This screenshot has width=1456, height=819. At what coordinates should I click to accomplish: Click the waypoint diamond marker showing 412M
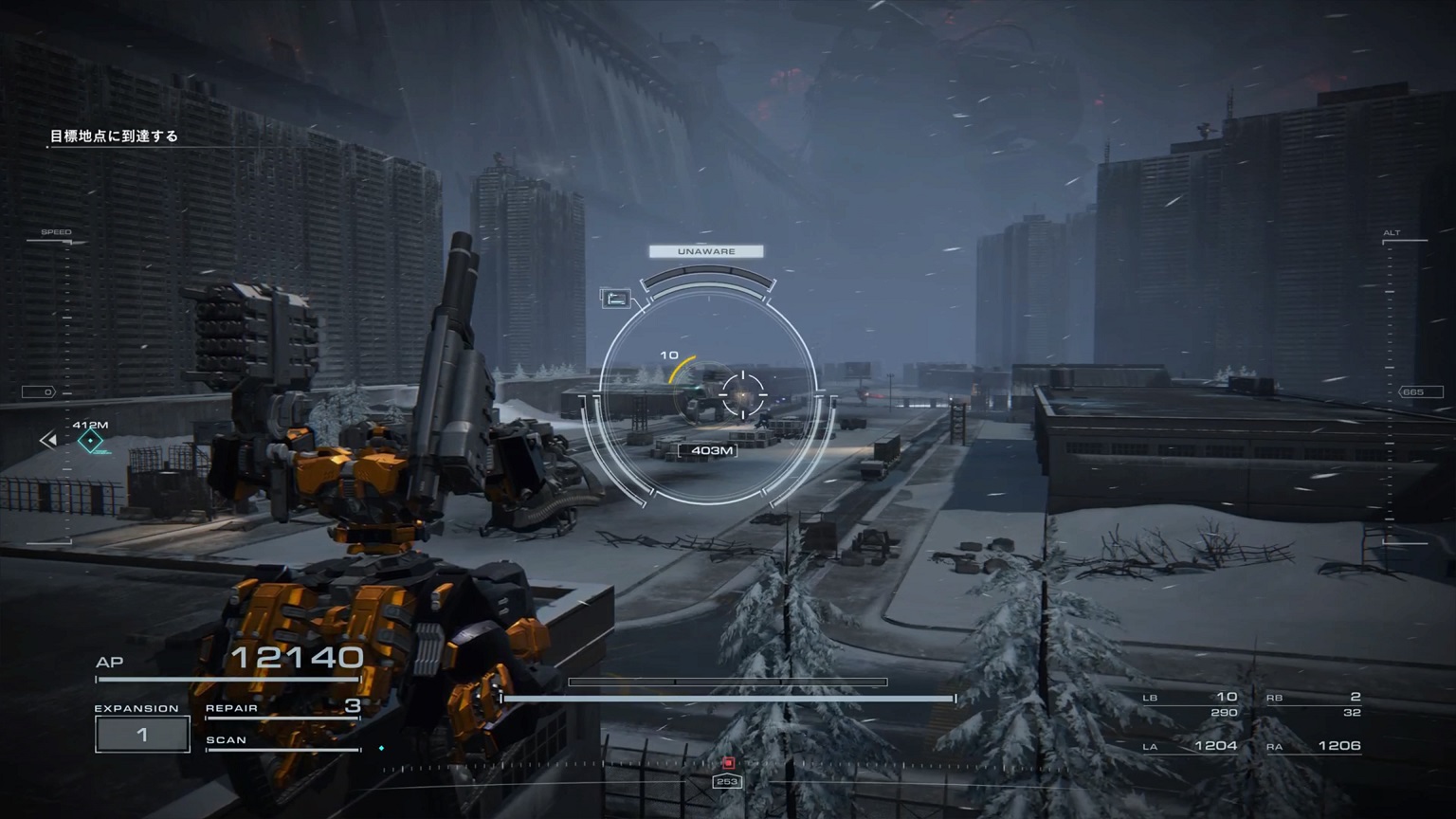pos(91,439)
